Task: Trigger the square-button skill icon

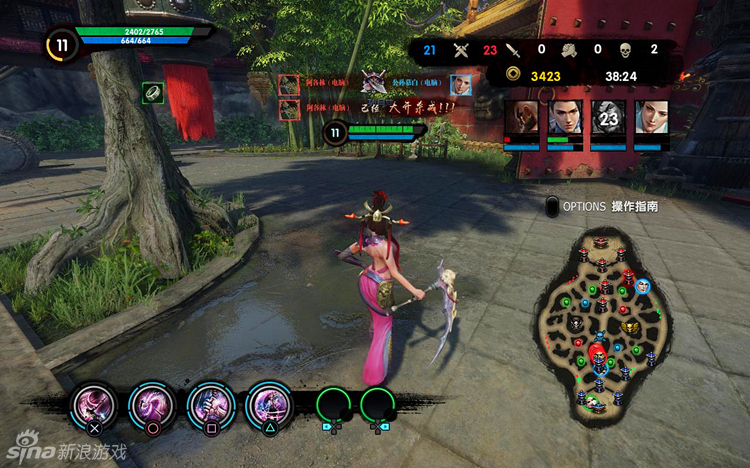Action: [x=210, y=406]
